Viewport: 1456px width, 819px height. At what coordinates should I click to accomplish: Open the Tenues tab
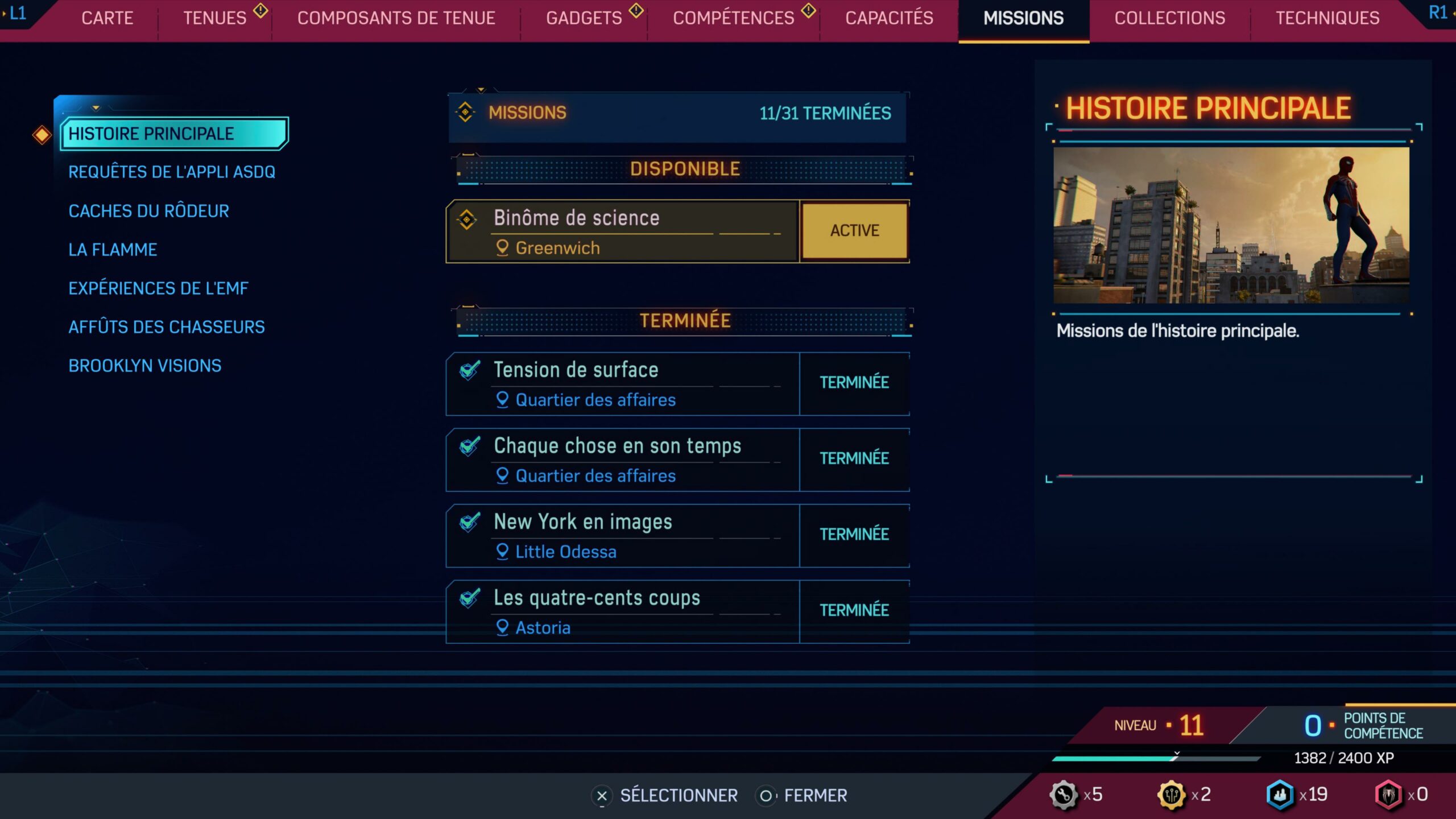point(214,18)
